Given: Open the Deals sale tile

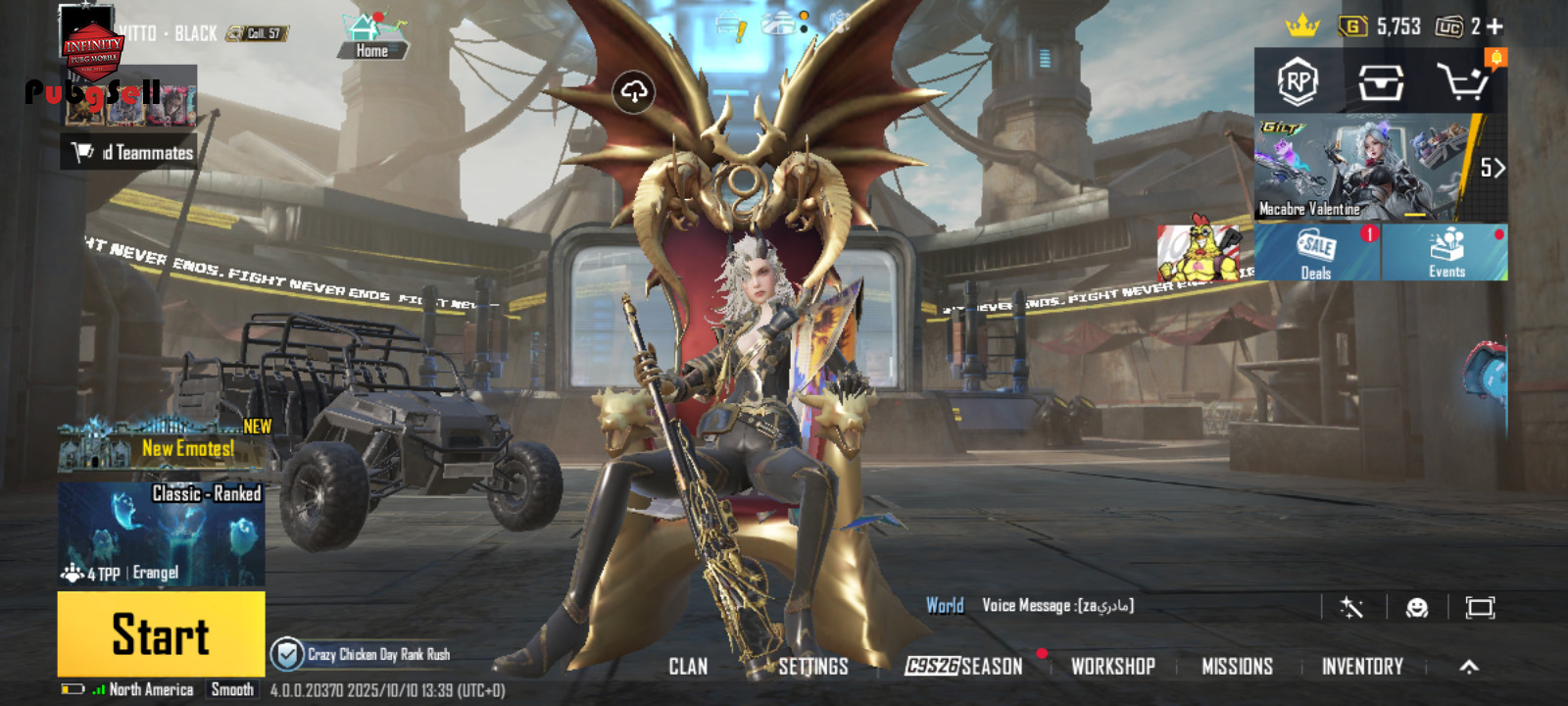Looking at the screenshot, I should [1316, 252].
